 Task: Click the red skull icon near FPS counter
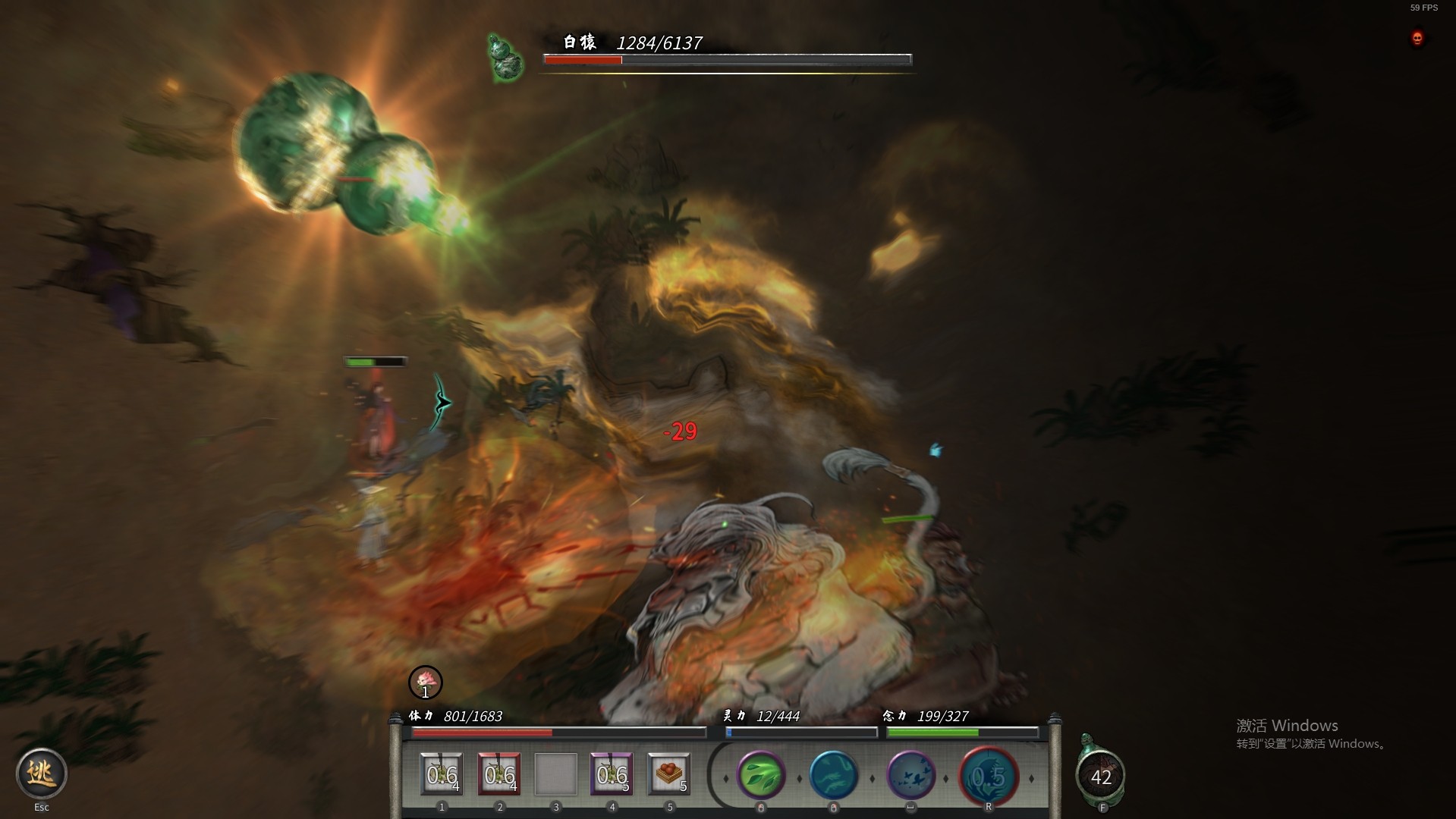click(x=1417, y=38)
